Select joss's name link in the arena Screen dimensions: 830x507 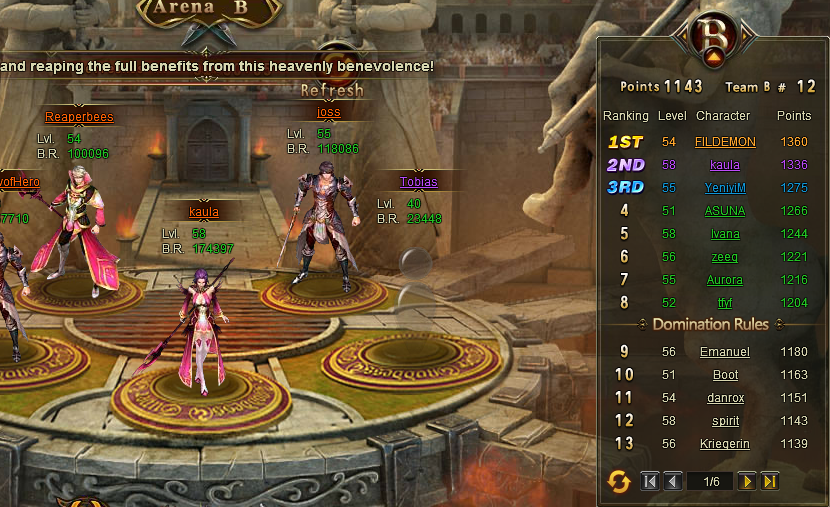coord(329,112)
